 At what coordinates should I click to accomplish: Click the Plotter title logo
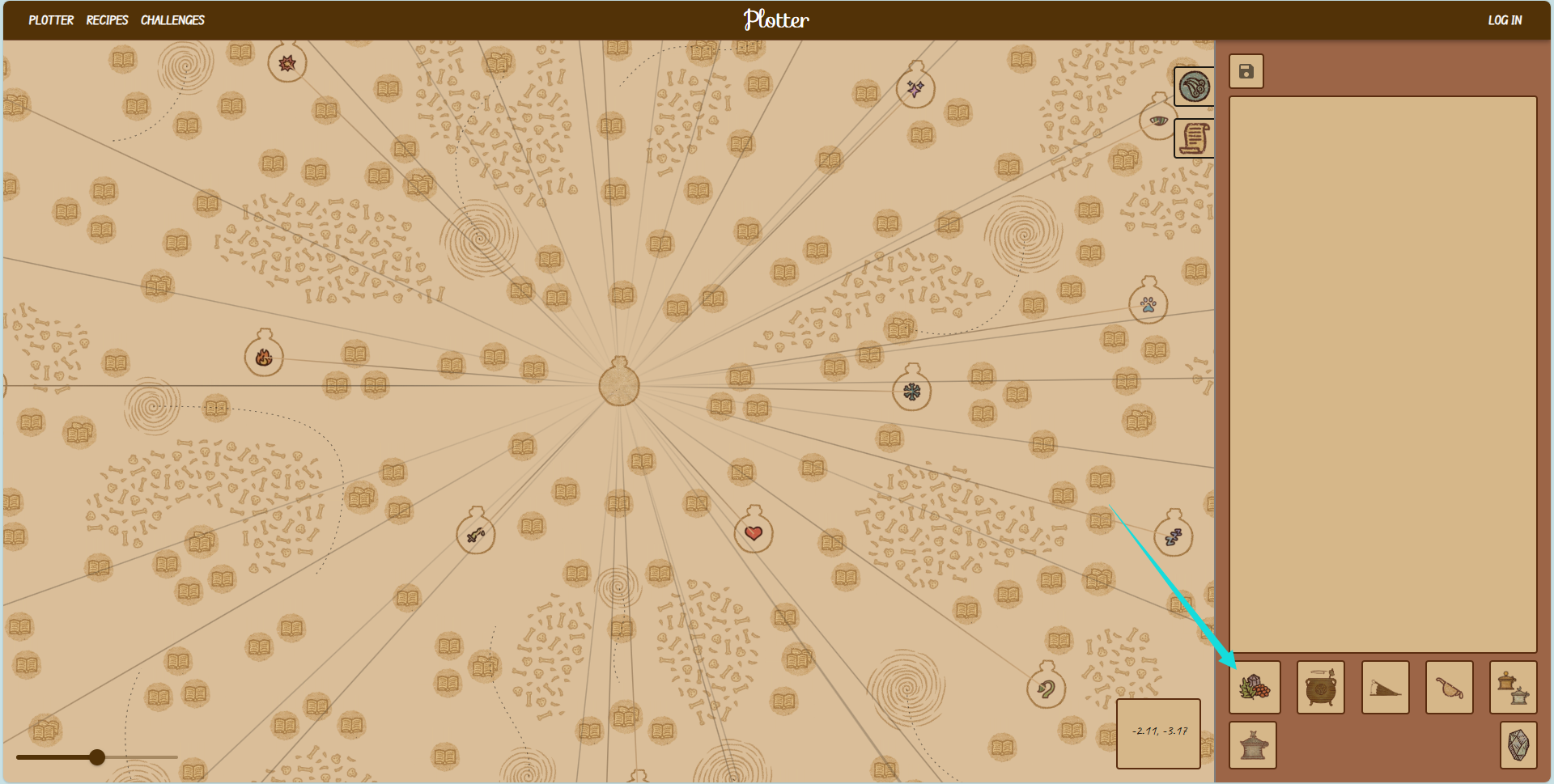coord(776,20)
